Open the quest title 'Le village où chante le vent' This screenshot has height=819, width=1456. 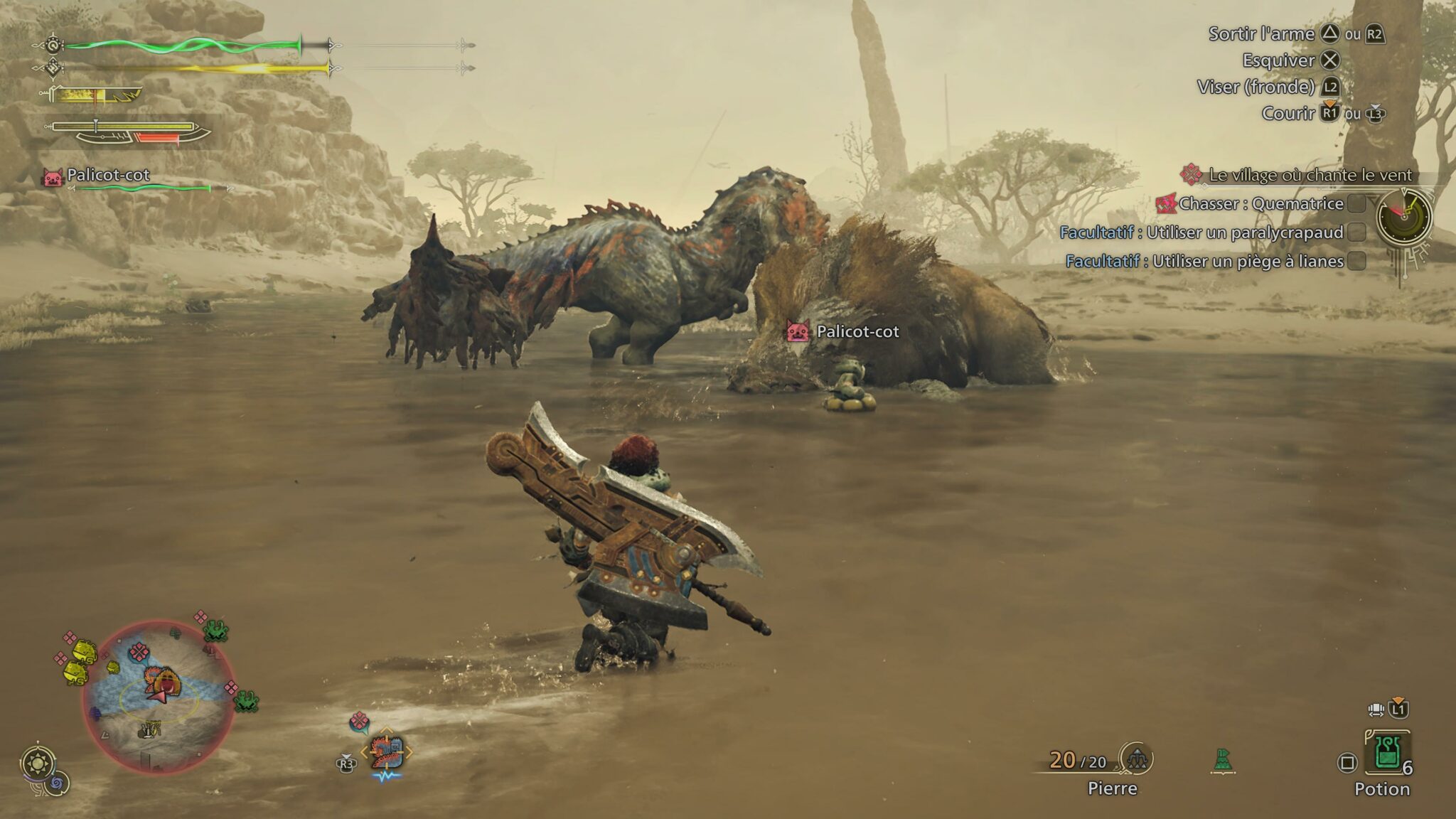coord(1310,175)
